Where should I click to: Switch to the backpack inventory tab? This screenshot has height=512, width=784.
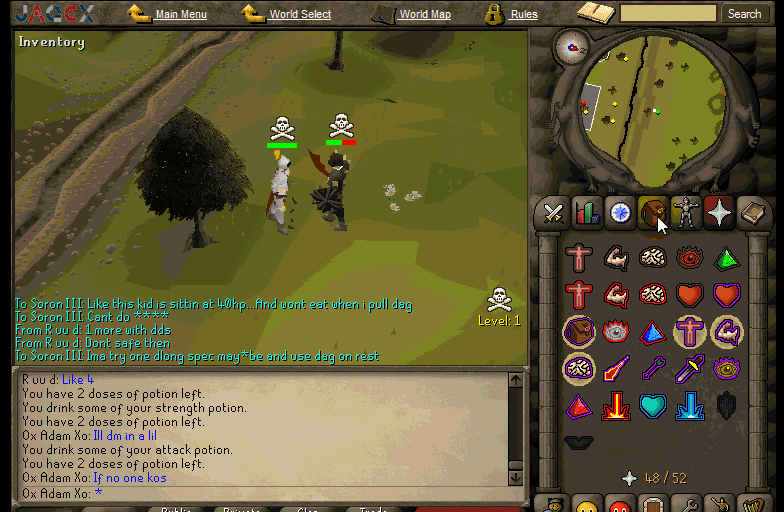click(653, 213)
